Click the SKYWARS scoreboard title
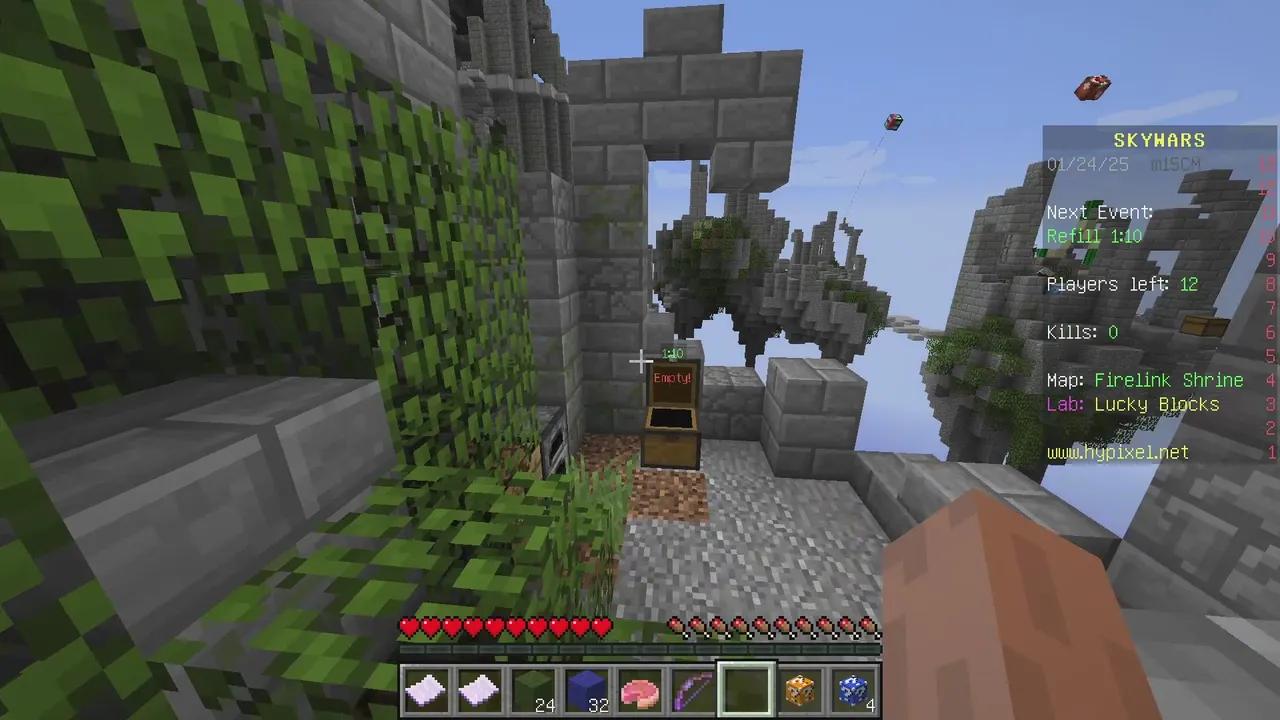Viewport: 1280px width, 720px height. click(x=1159, y=140)
